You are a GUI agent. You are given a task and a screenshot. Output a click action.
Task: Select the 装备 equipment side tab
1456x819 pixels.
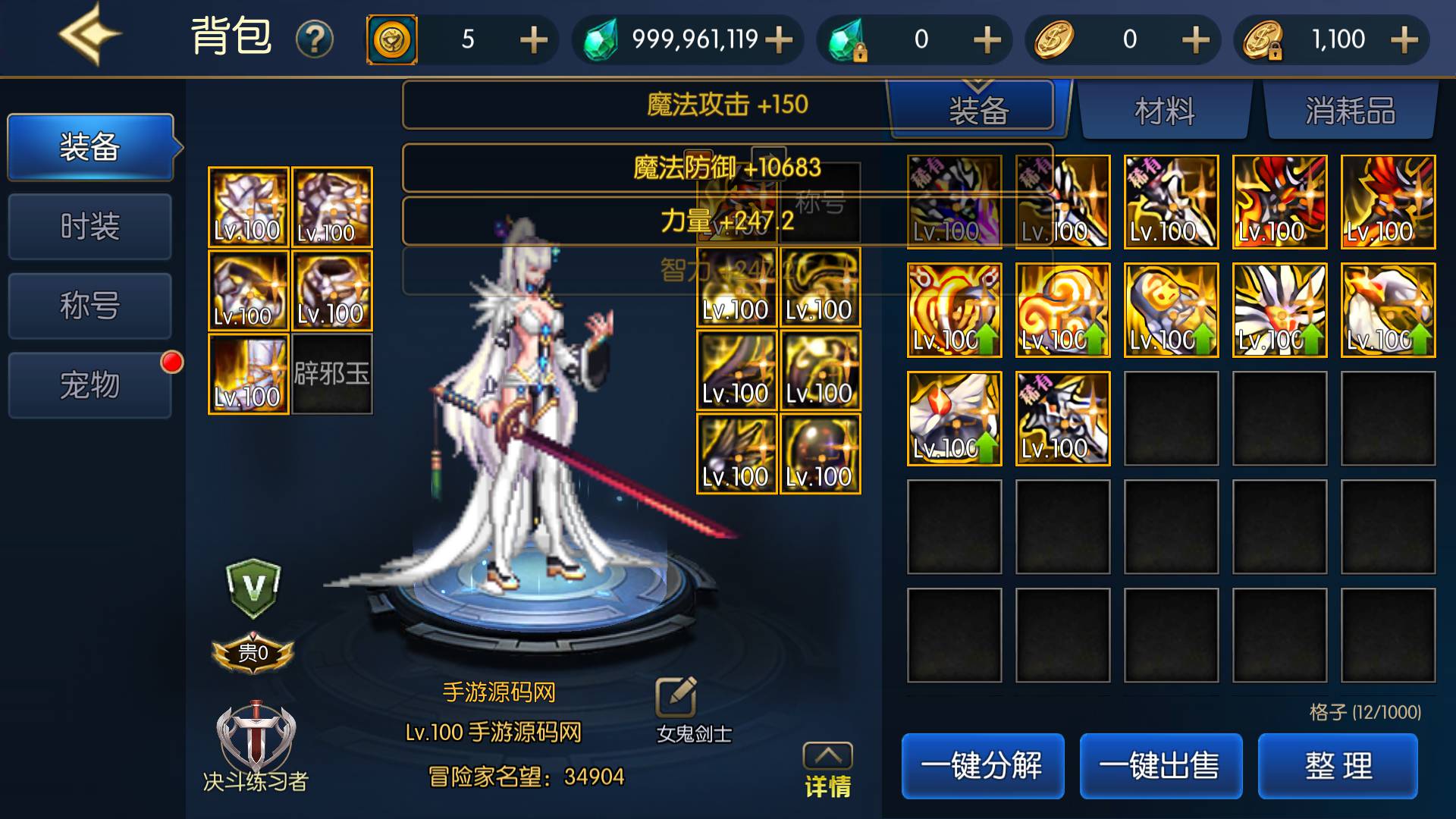coord(90,147)
